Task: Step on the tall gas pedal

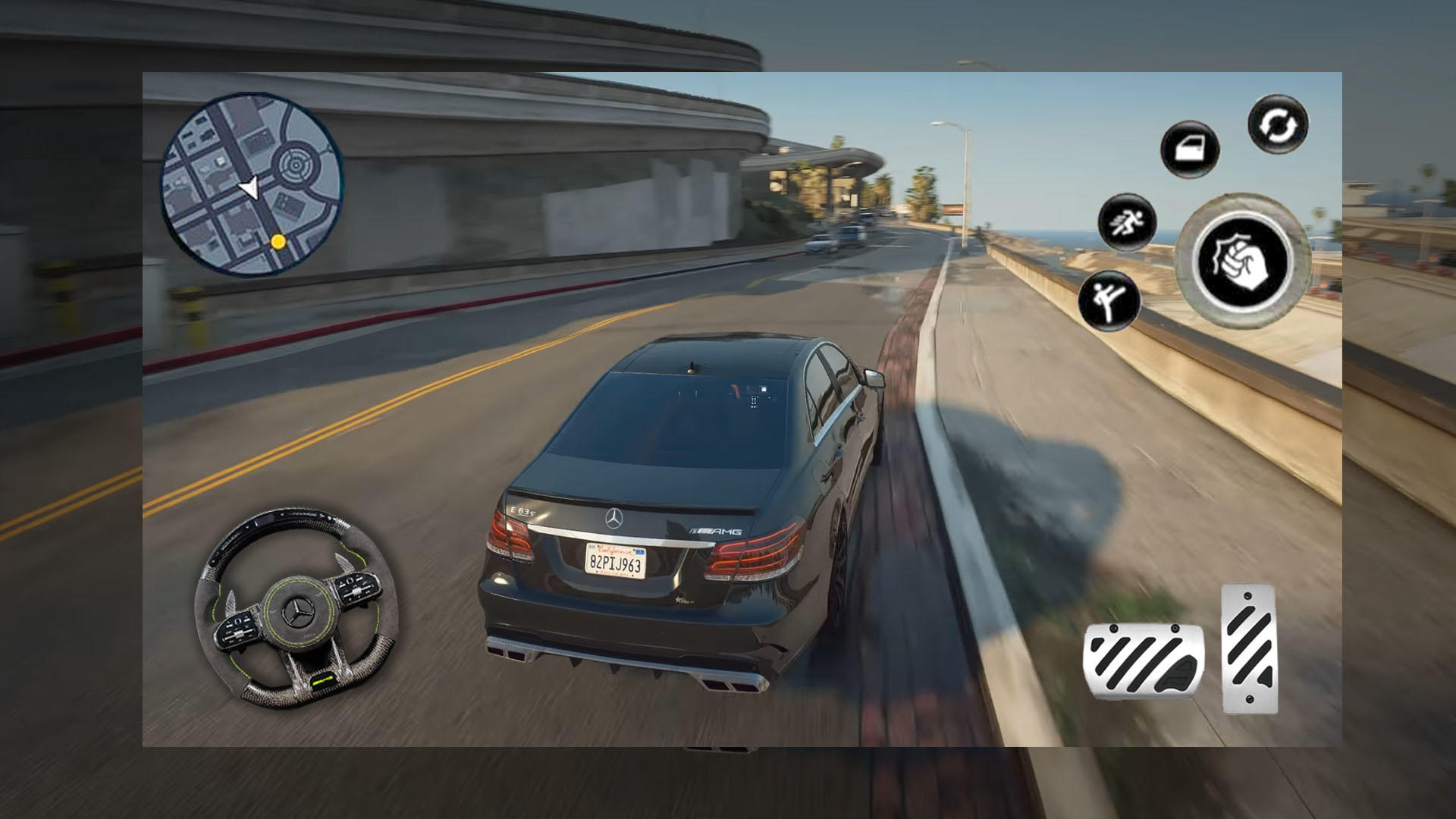Action: 1249,648
